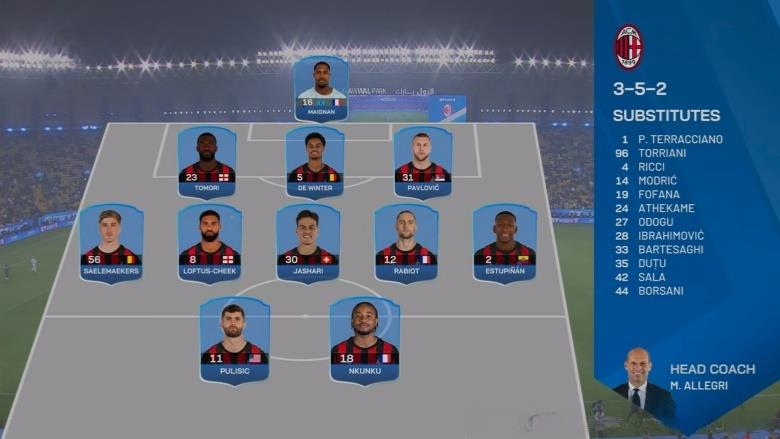Select the Estupiñán player card
The image size is (780, 439).
click(x=504, y=243)
